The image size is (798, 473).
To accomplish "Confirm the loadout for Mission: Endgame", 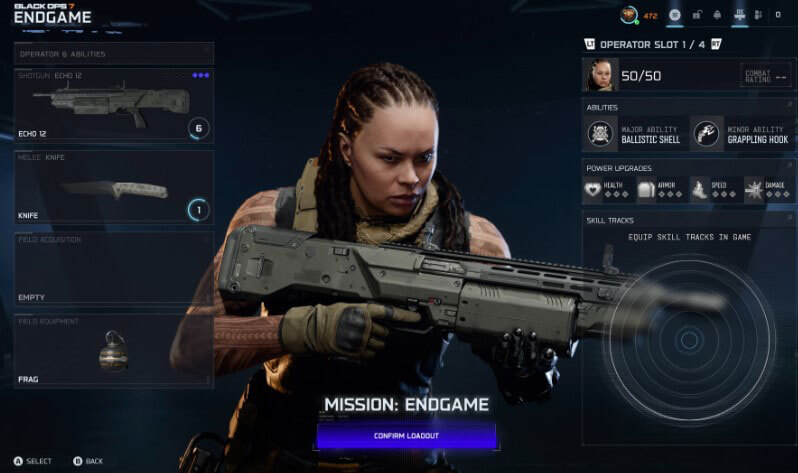I will pyautogui.click(x=406, y=436).
